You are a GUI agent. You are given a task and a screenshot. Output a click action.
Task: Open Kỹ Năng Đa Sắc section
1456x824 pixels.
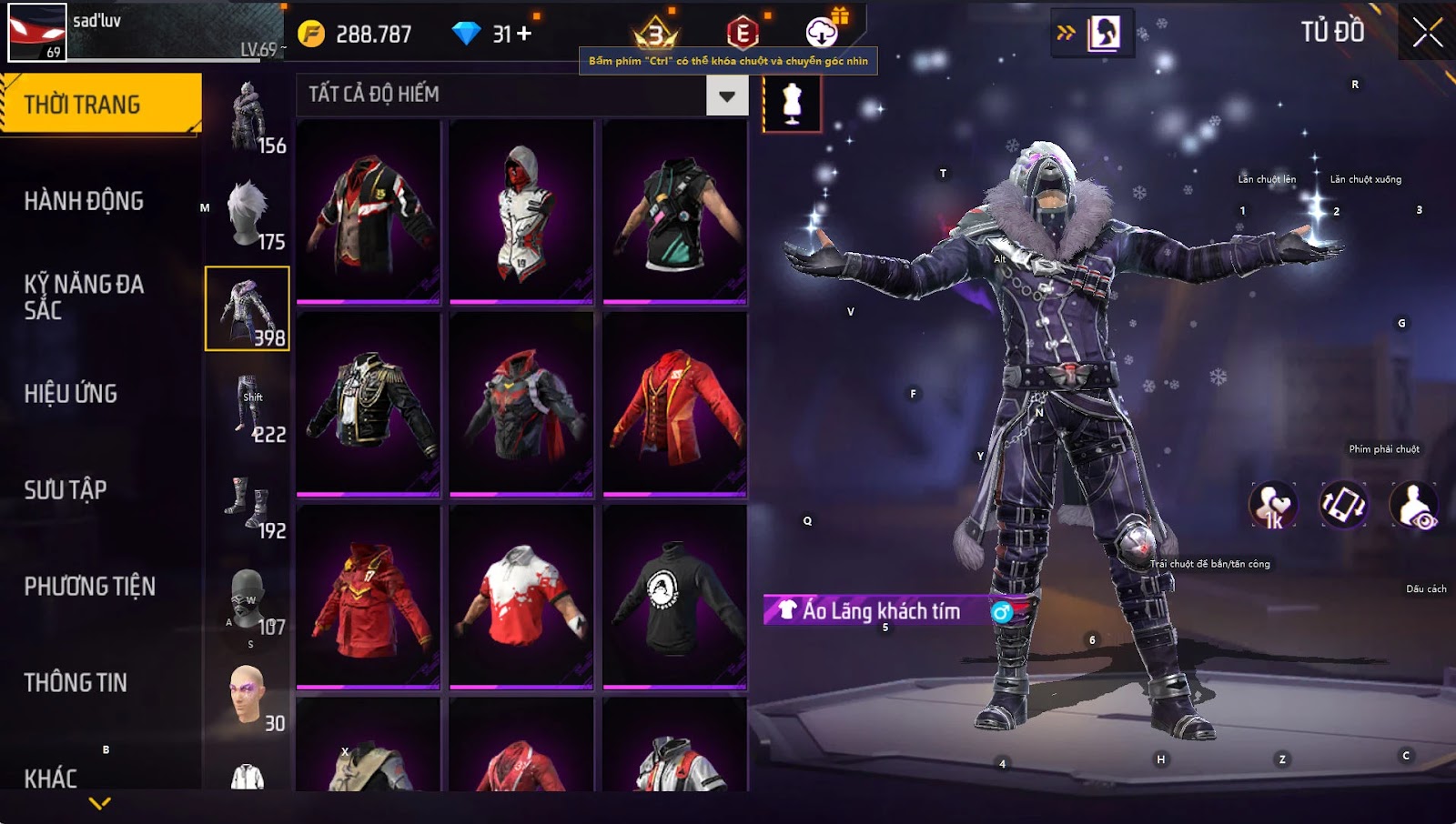tap(84, 297)
